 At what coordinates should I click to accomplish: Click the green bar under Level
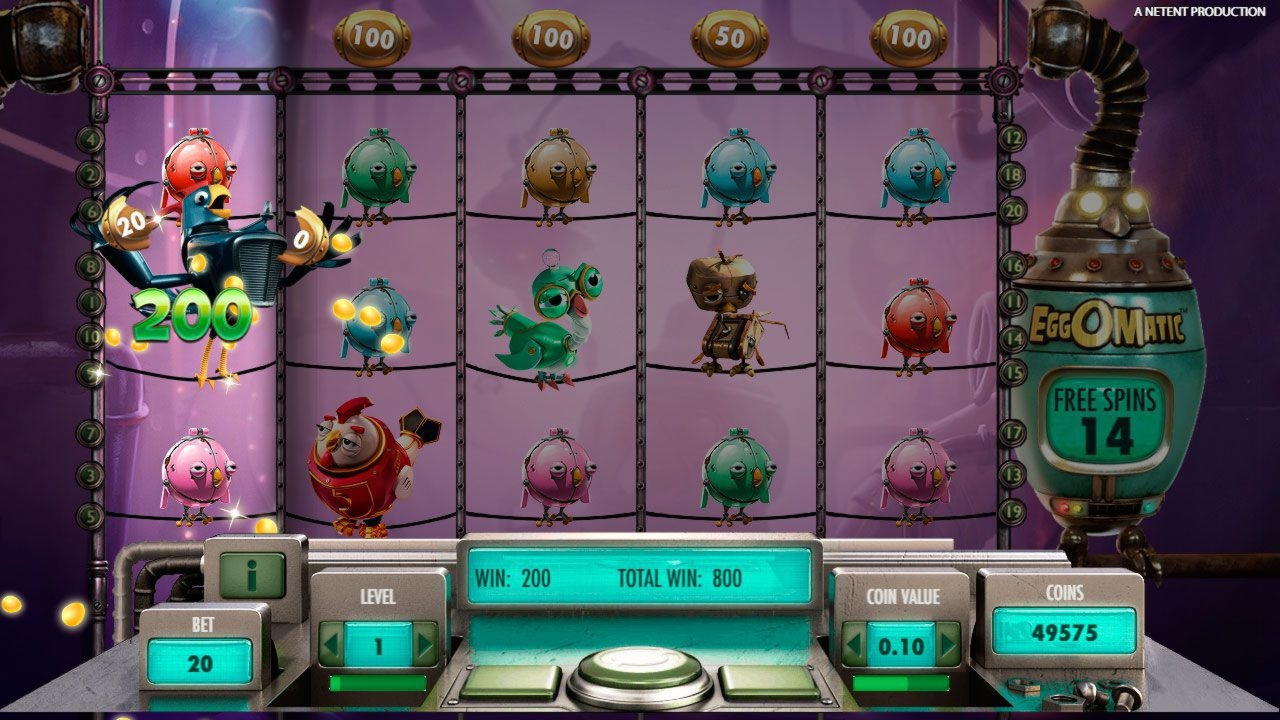click(x=378, y=683)
